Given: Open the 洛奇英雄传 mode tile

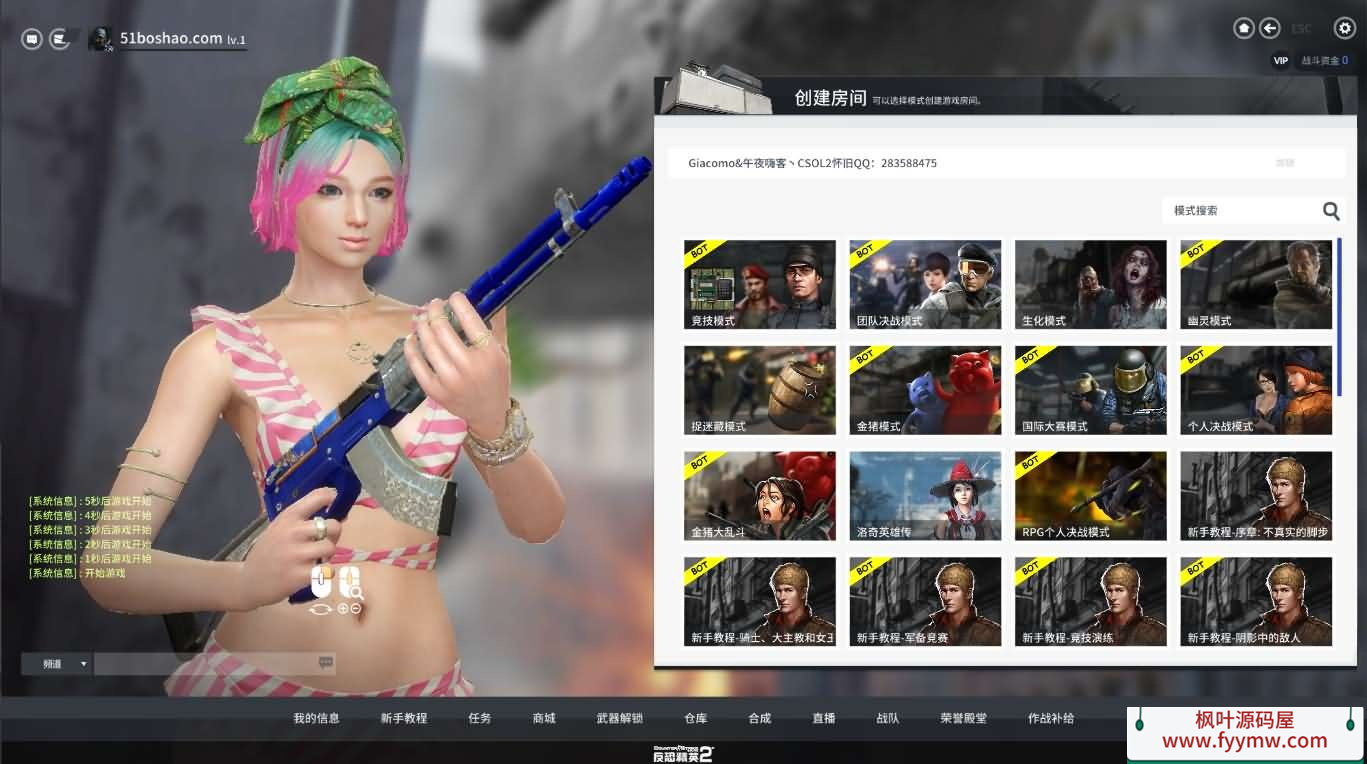Looking at the screenshot, I should click(x=925, y=496).
